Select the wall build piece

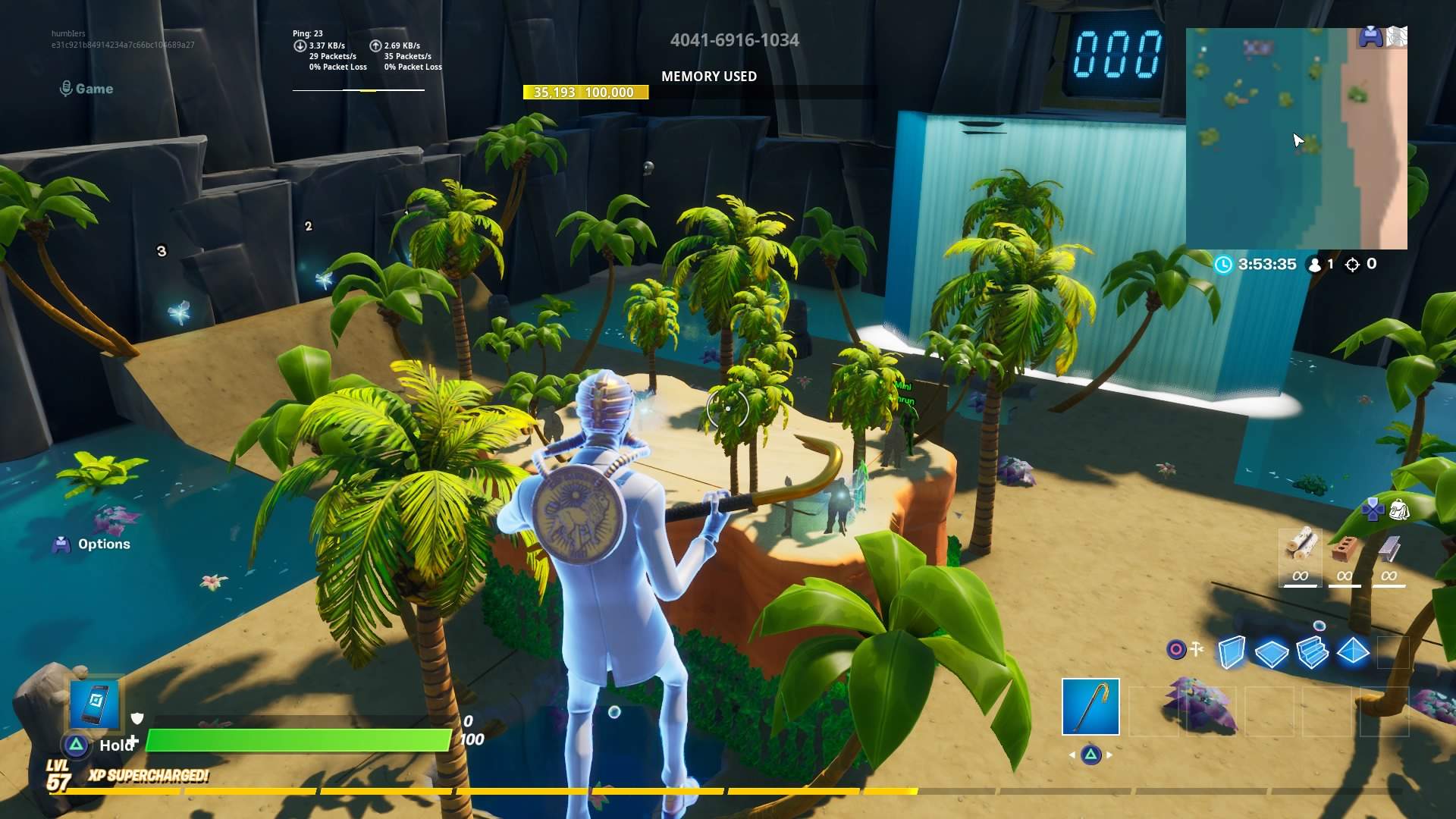(x=1232, y=652)
